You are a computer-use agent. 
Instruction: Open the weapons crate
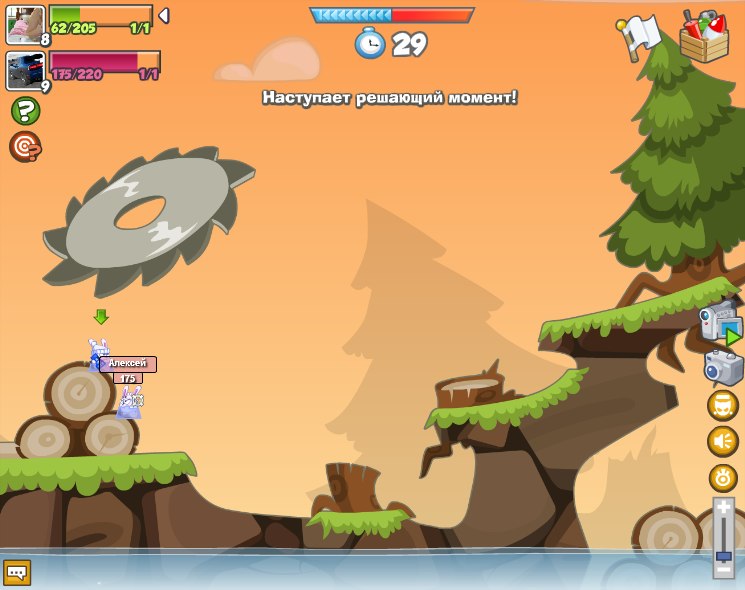pyautogui.click(x=704, y=37)
